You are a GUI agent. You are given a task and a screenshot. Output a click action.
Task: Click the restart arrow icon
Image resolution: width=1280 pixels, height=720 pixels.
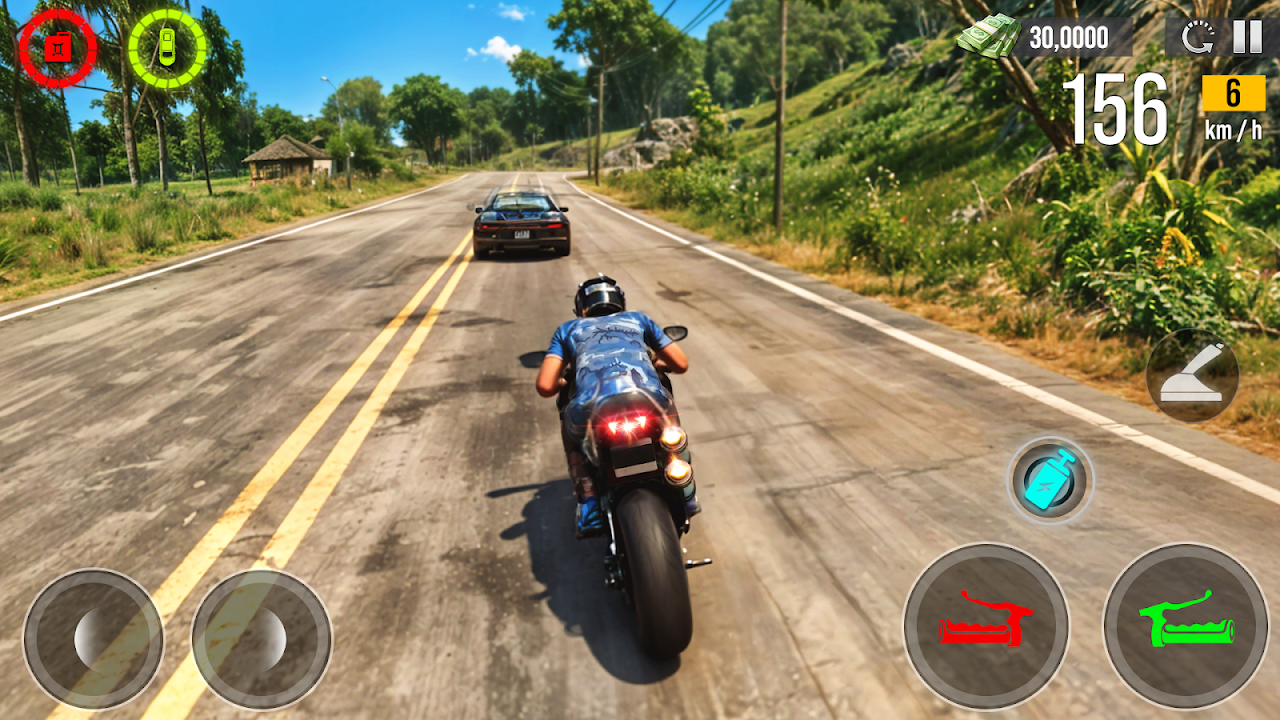point(1197,38)
